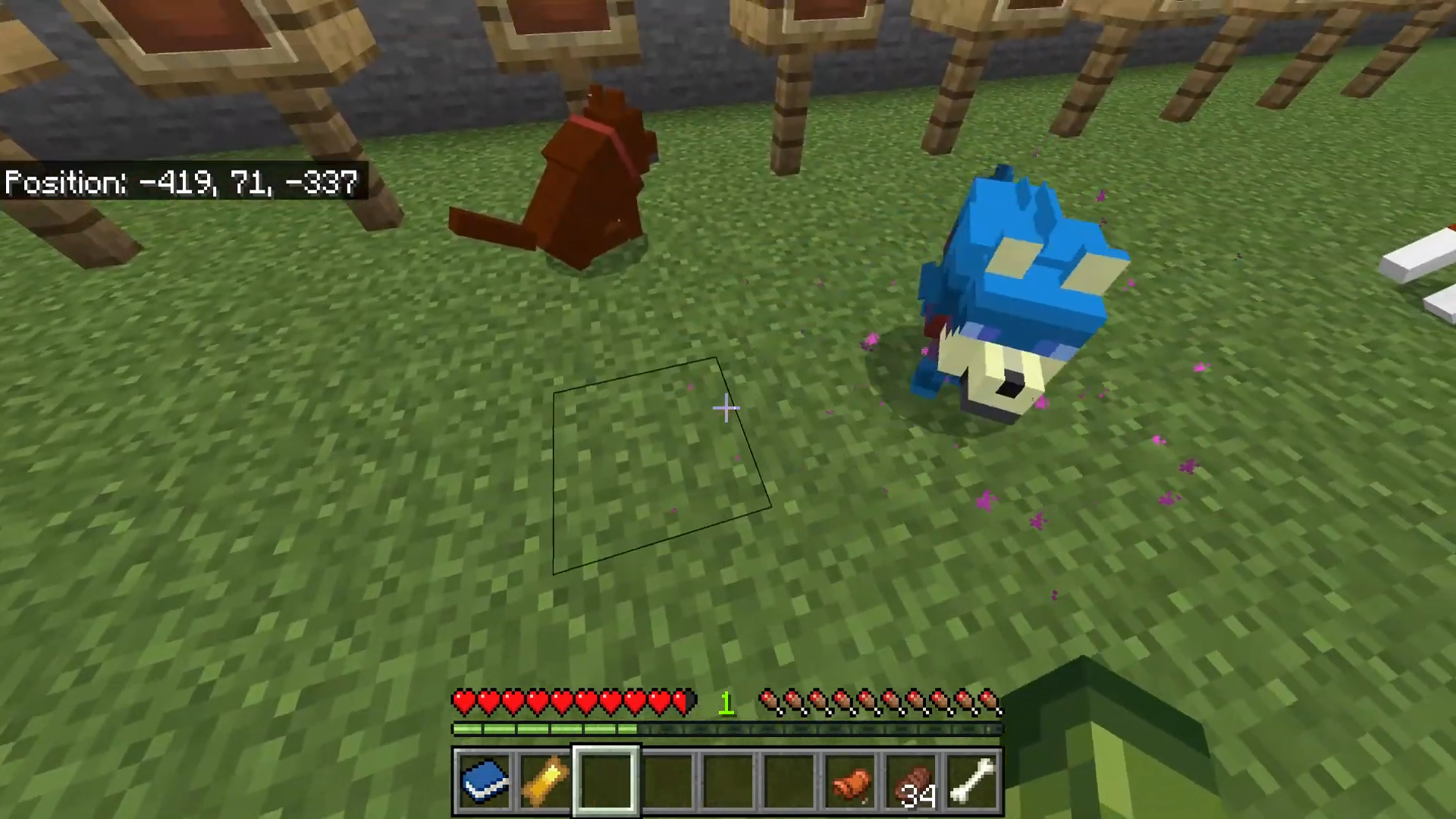This screenshot has height=819, width=1456.
Task: Click the green XP progress bar
Action: [x=546, y=730]
